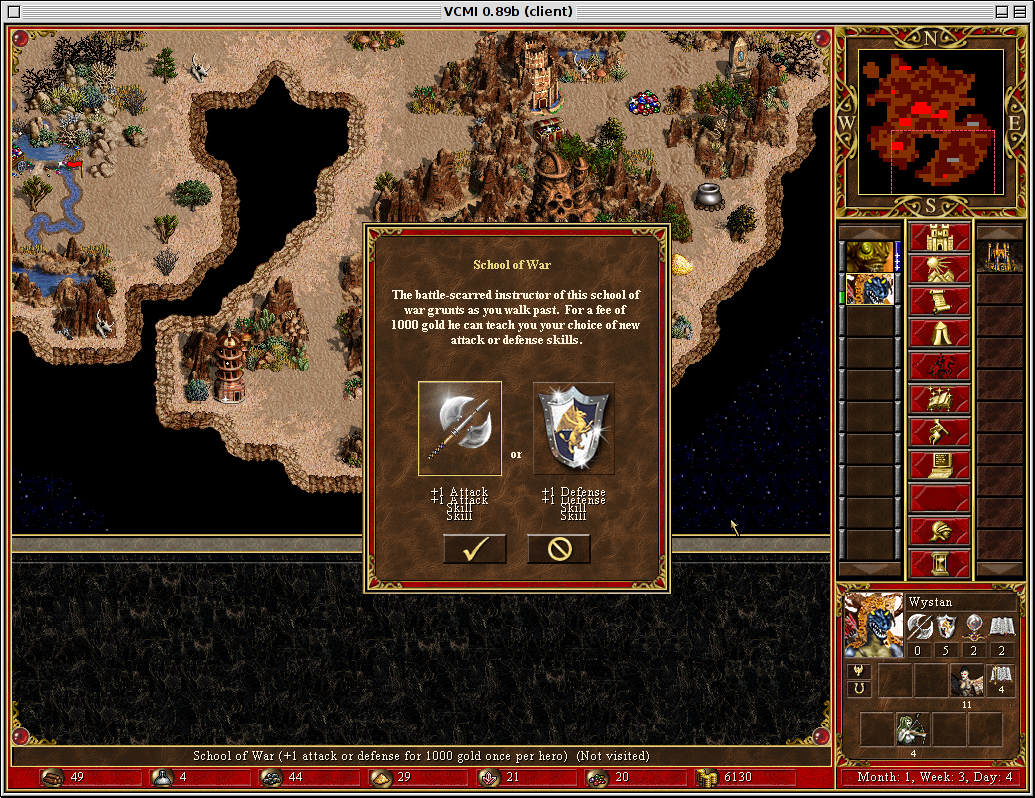This screenshot has width=1035, height=798.
Task: Open the spellbook cast button
Action: [939, 399]
